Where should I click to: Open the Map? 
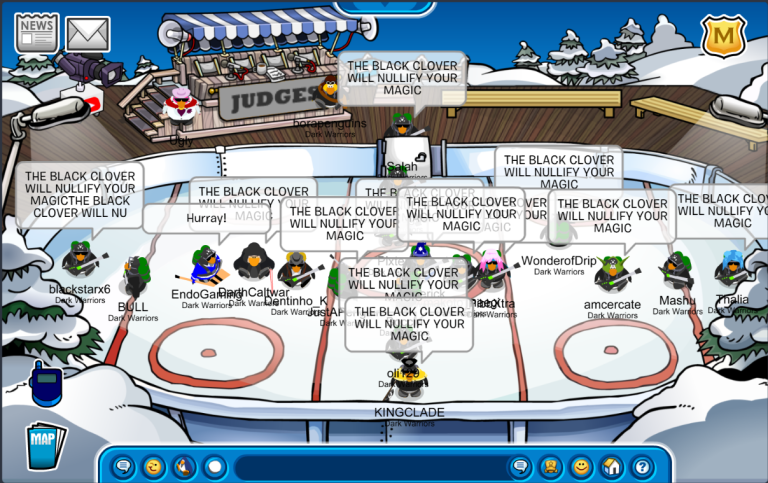click(44, 444)
